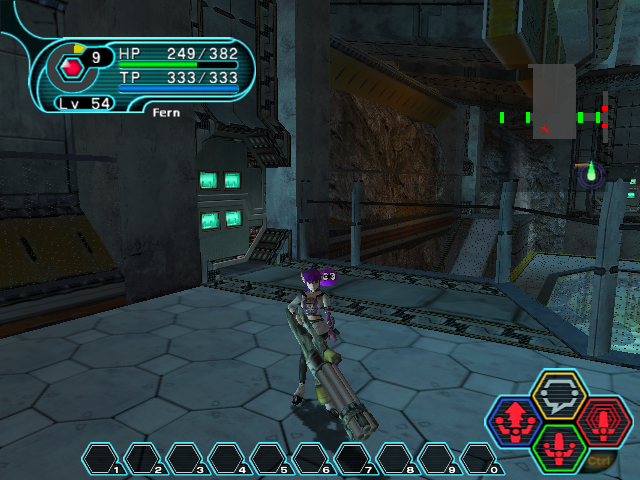Screen dimensions: 640x480
Task: Choose quick slot number 5
Action: 269,459
